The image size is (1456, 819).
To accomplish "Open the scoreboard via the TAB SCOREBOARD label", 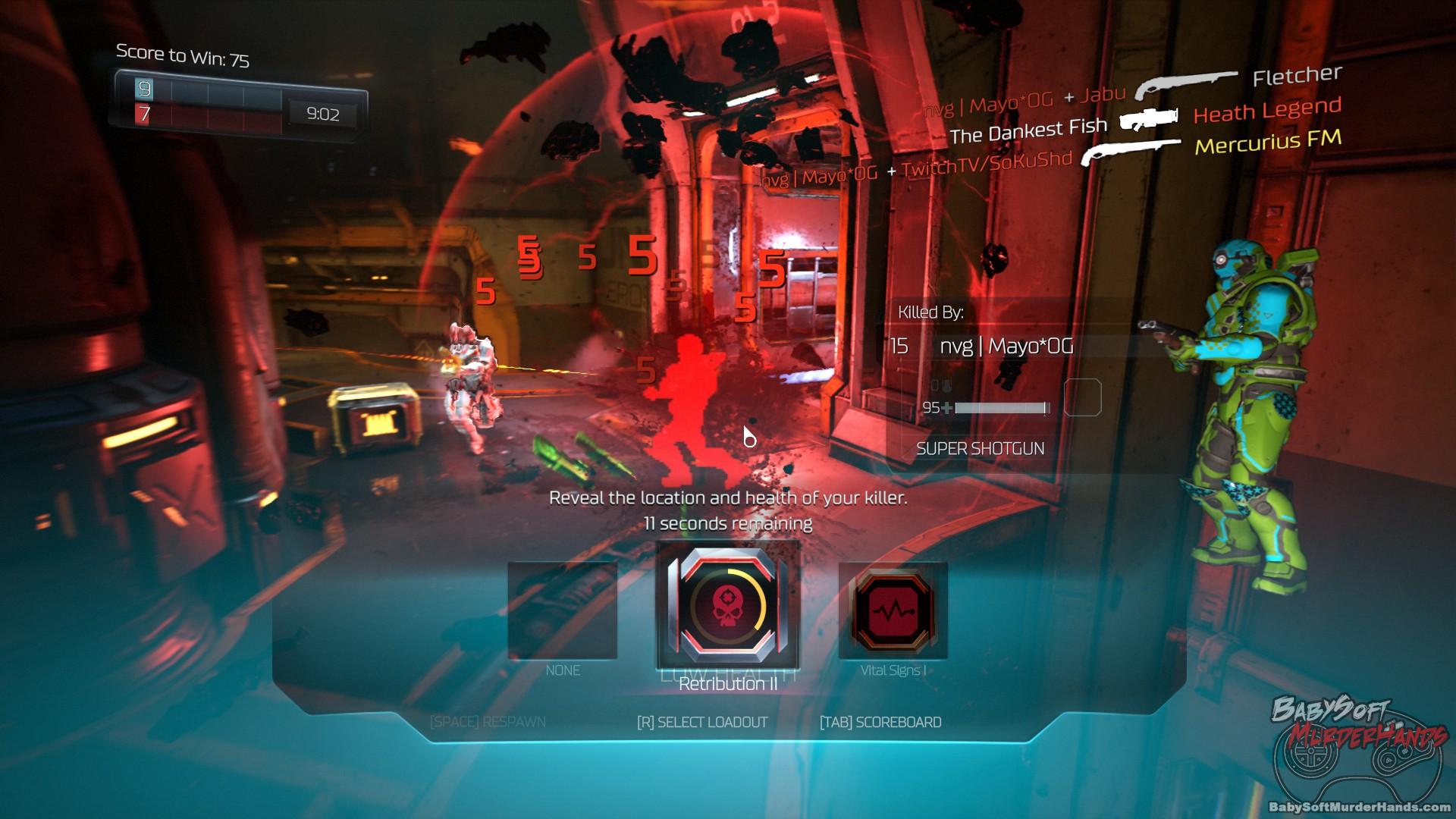I will (x=880, y=722).
